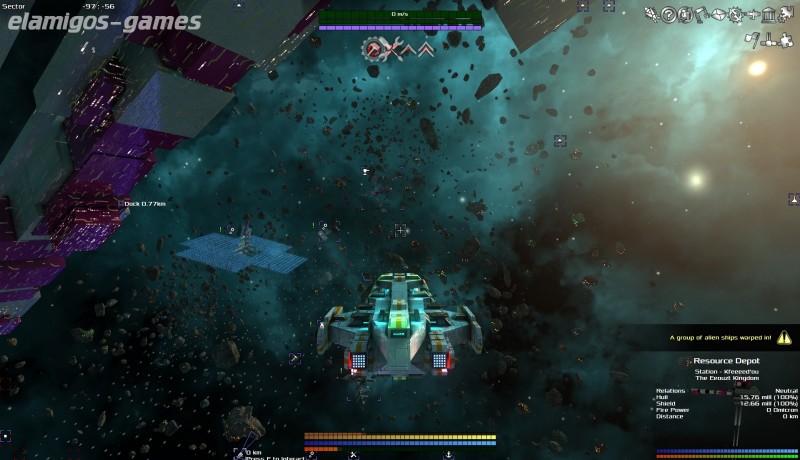
Task: Open the rocket ship menu icon
Action: pos(652,14)
